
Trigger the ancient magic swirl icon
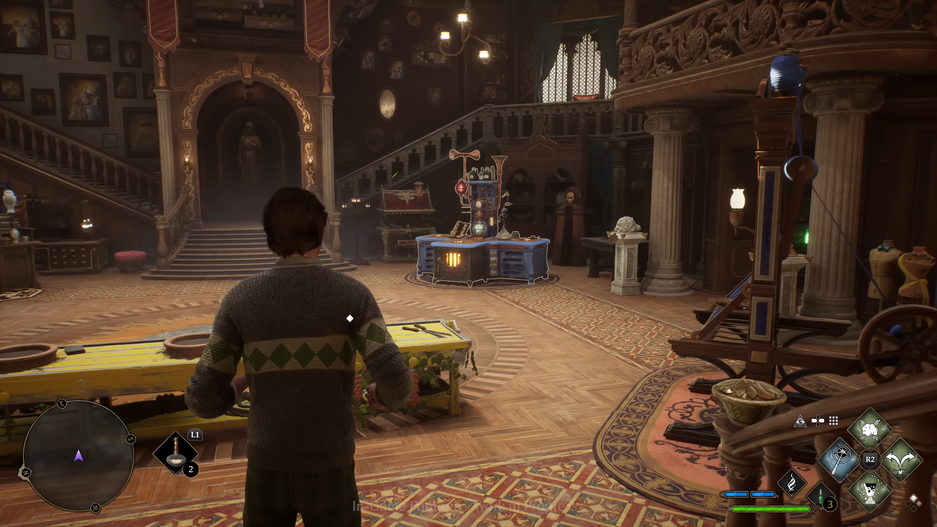(792, 483)
